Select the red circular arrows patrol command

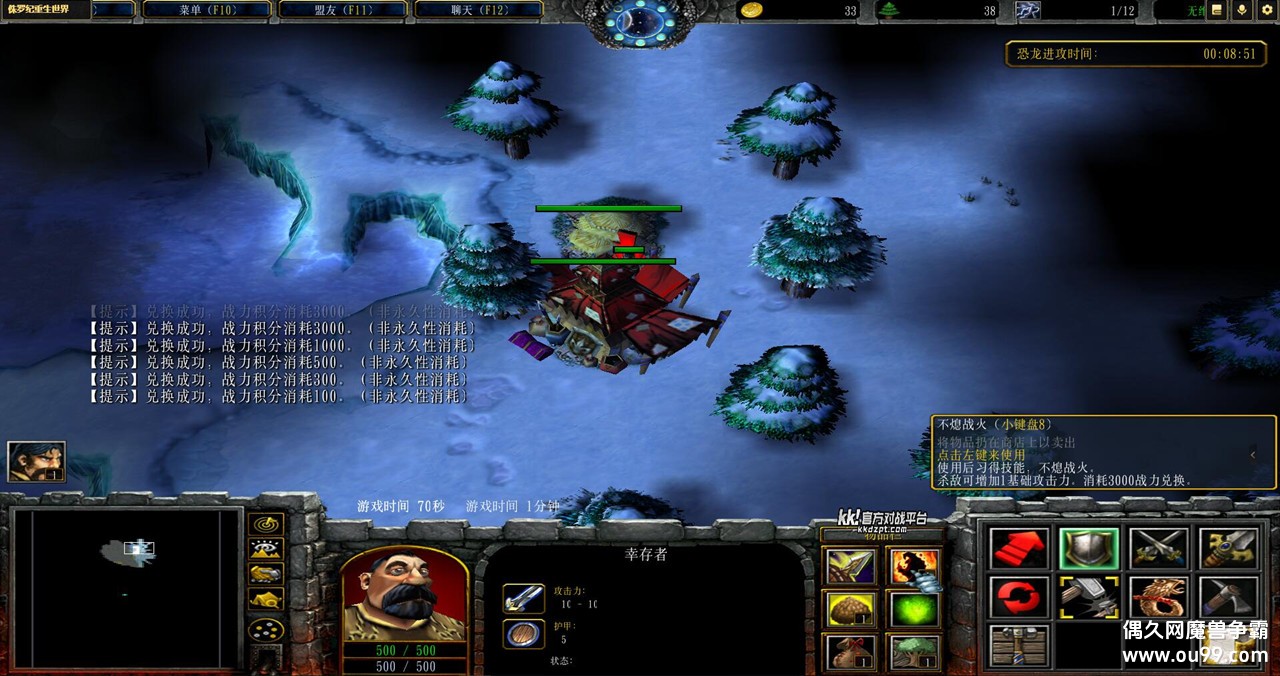click(x=1019, y=597)
